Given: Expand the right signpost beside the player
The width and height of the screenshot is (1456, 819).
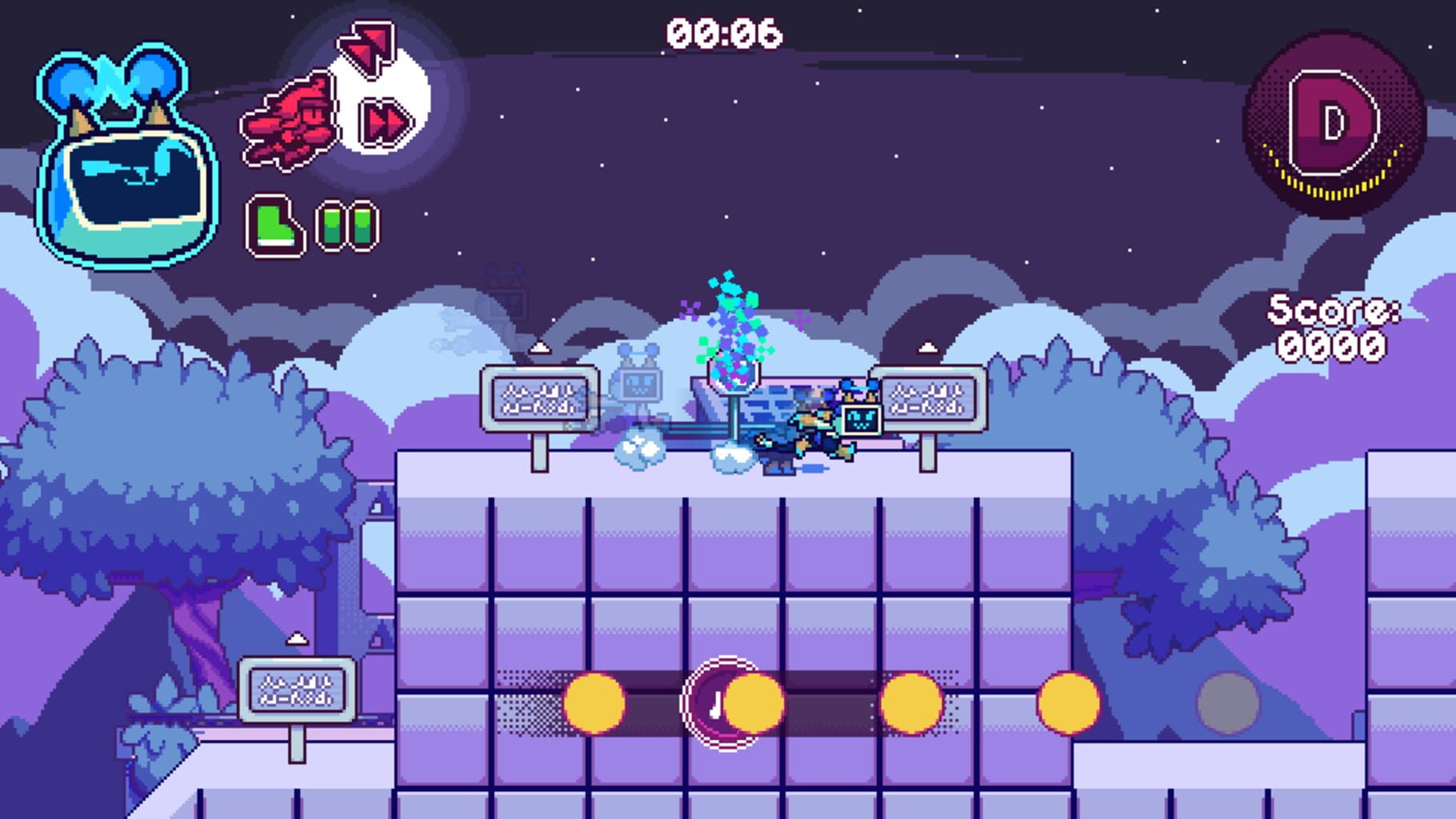Looking at the screenshot, I should [930, 396].
